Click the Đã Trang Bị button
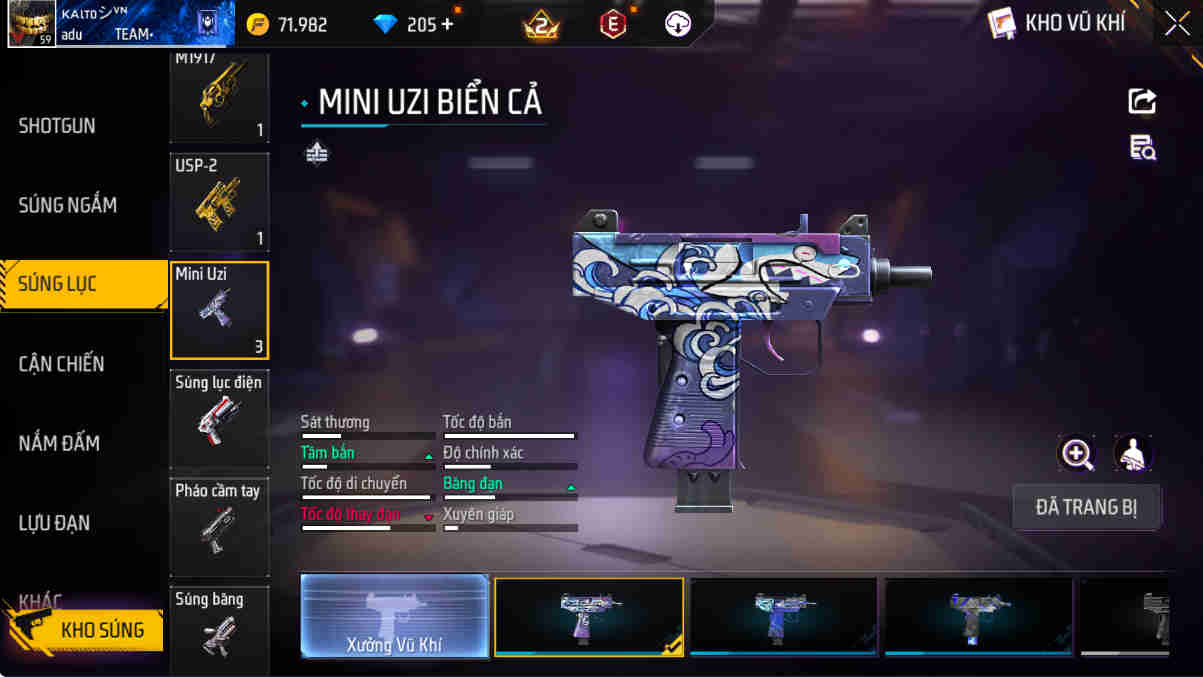 1086,507
